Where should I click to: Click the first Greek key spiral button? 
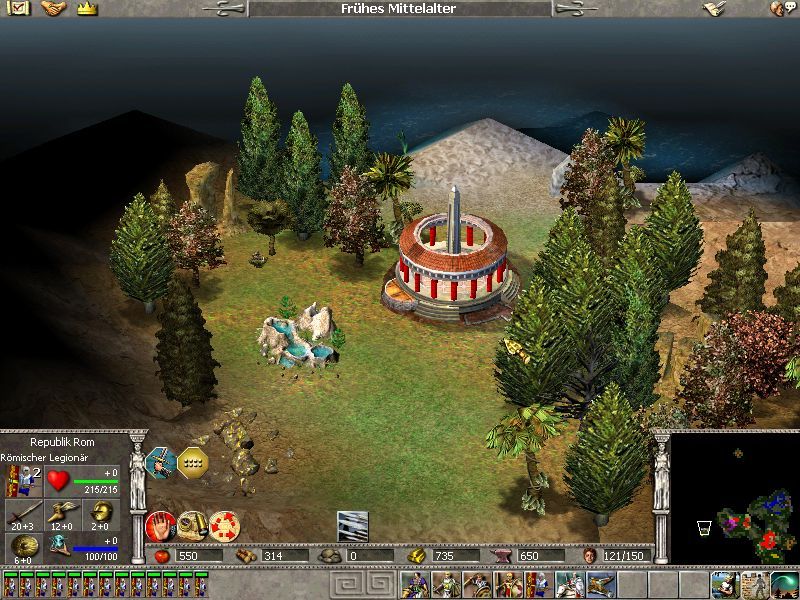[x=340, y=585]
